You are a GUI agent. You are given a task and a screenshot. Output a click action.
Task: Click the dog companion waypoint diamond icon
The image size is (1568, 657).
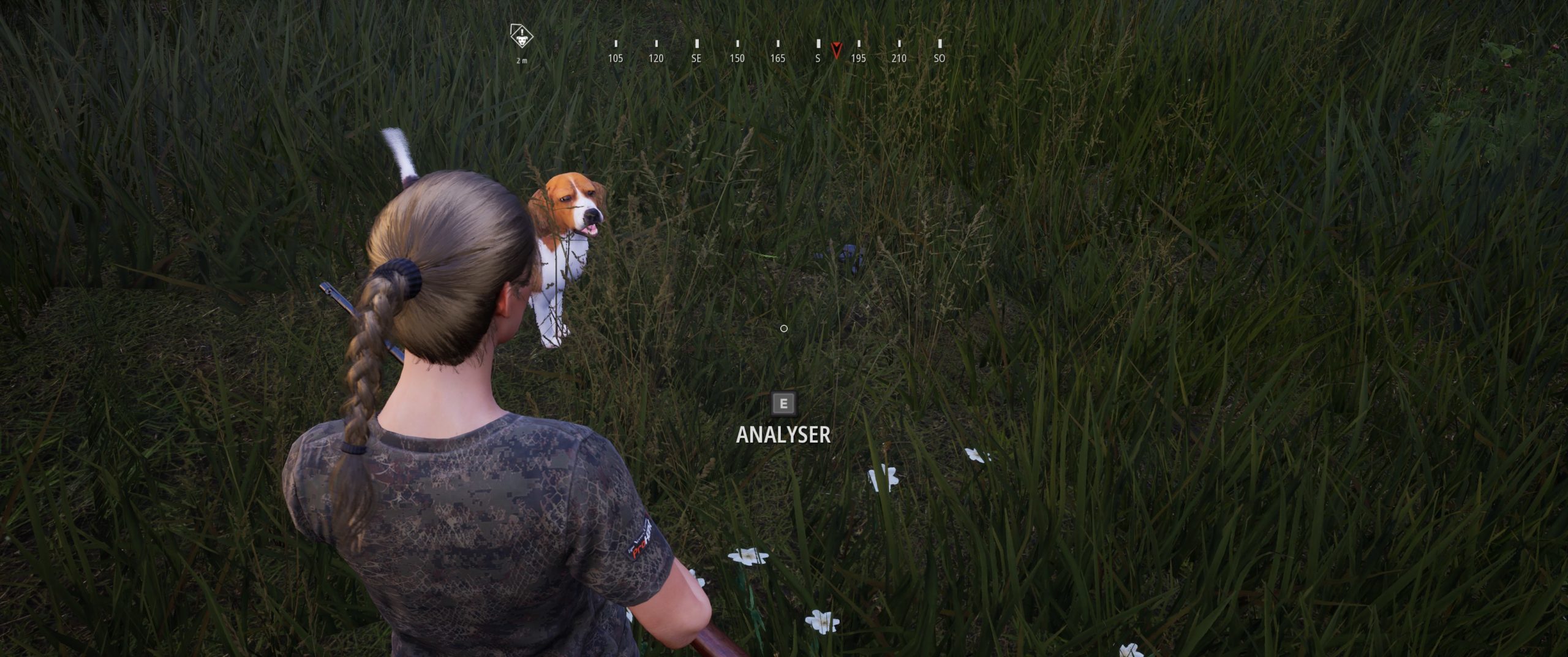click(522, 37)
